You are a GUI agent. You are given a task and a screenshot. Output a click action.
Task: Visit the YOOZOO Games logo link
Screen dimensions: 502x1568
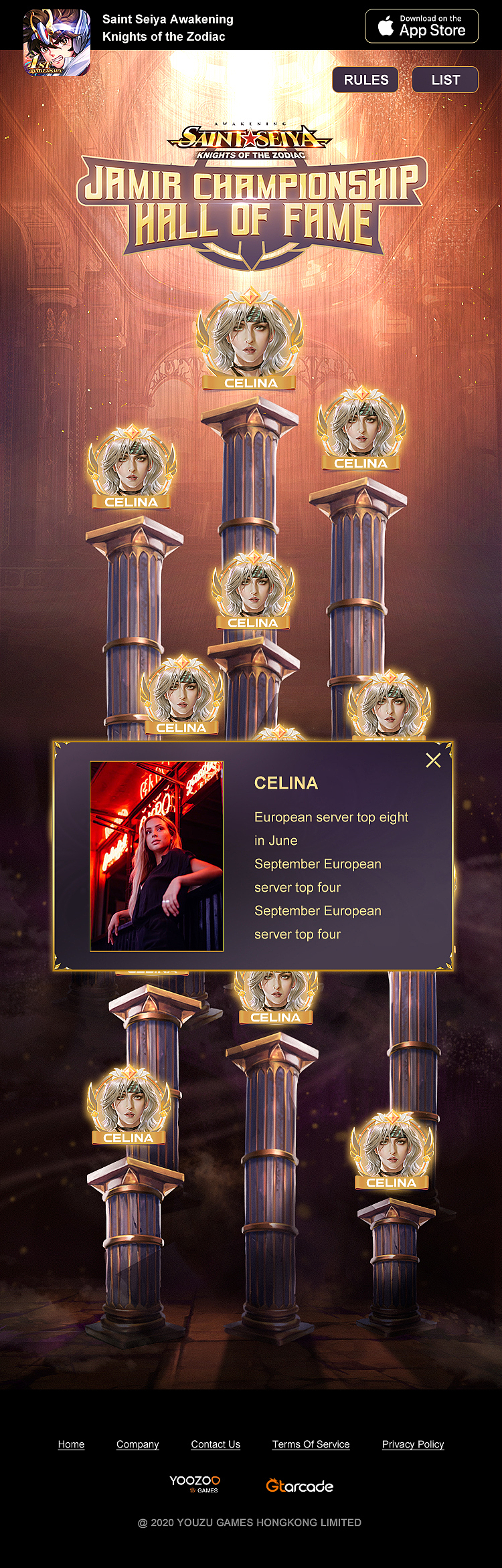click(x=195, y=1484)
